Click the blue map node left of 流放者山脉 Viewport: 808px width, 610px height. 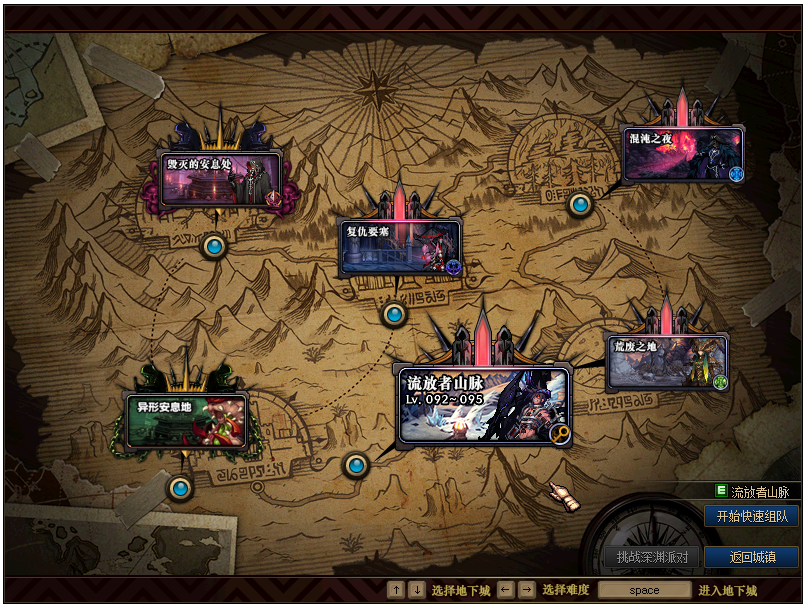pos(356,465)
